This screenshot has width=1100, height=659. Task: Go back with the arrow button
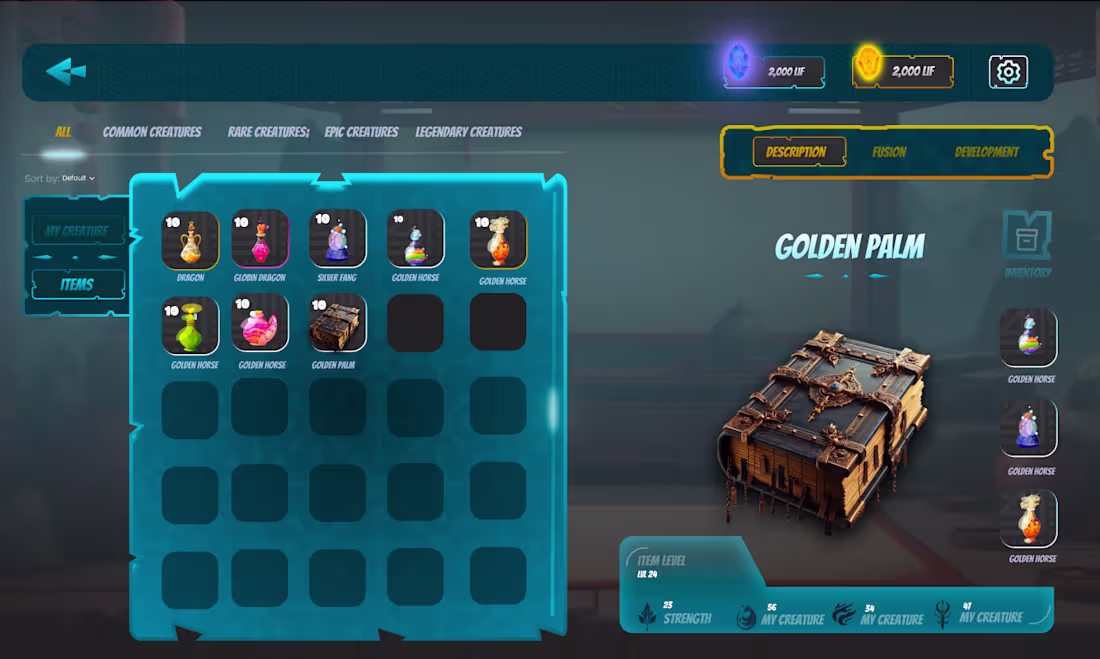[66, 71]
